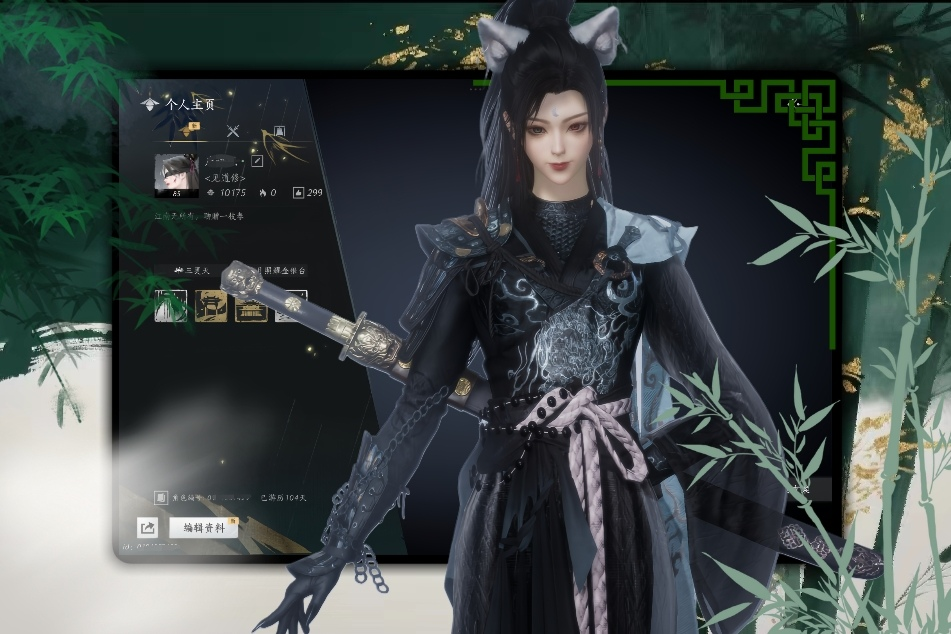Copy the character ID with the copy icon
This screenshot has height=634, width=951.
point(161,497)
